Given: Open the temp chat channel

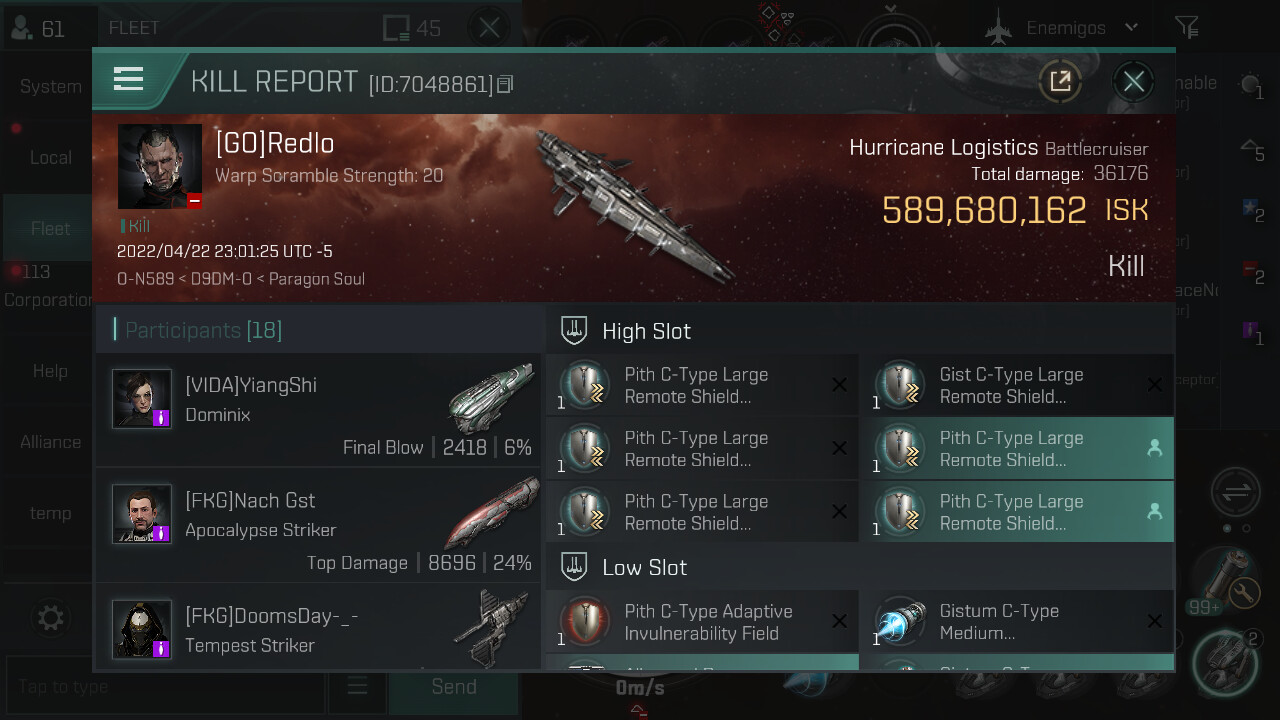Looking at the screenshot, I should coord(50,513).
